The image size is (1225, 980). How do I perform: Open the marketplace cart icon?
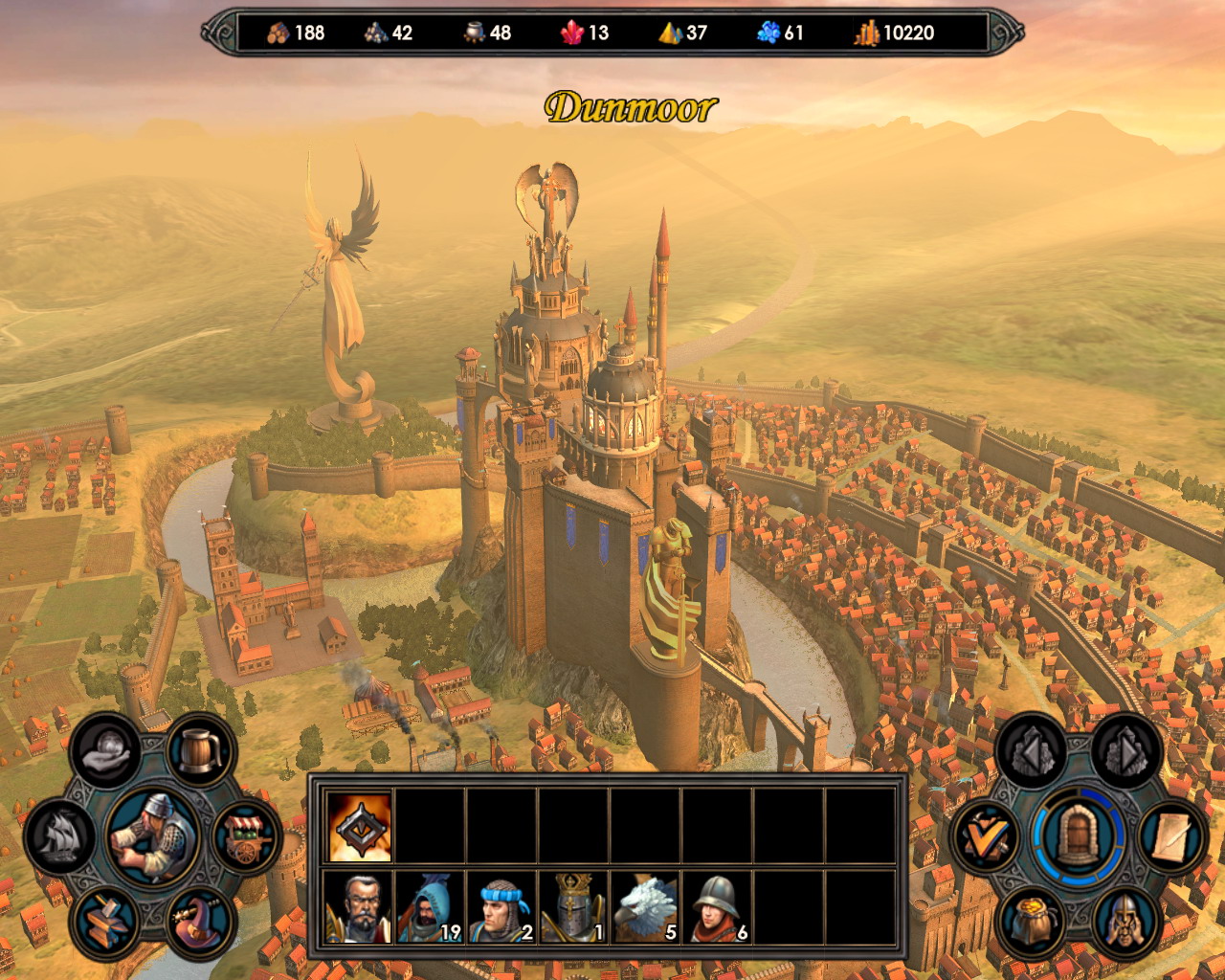(x=246, y=837)
